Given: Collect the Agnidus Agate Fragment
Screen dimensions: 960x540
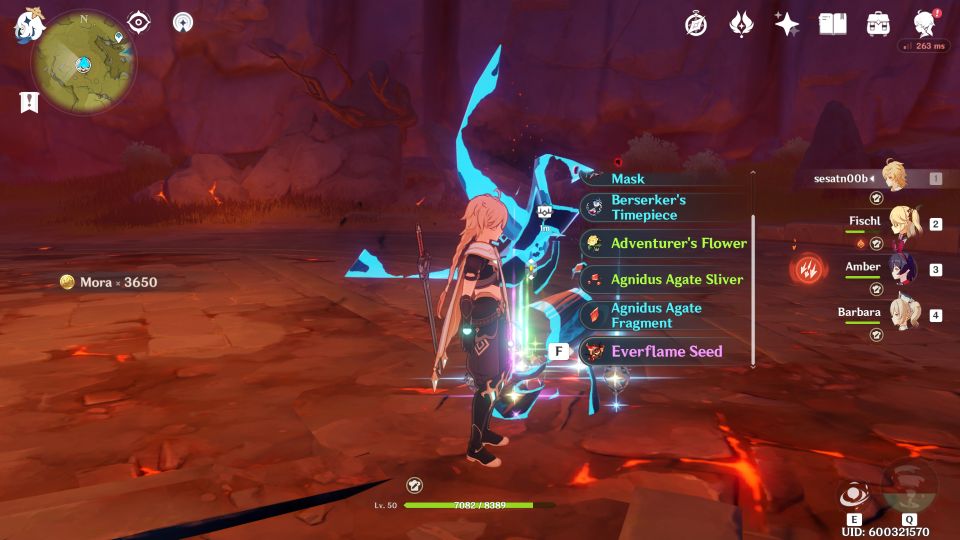Looking at the screenshot, I should pyautogui.click(x=664, y=316).
